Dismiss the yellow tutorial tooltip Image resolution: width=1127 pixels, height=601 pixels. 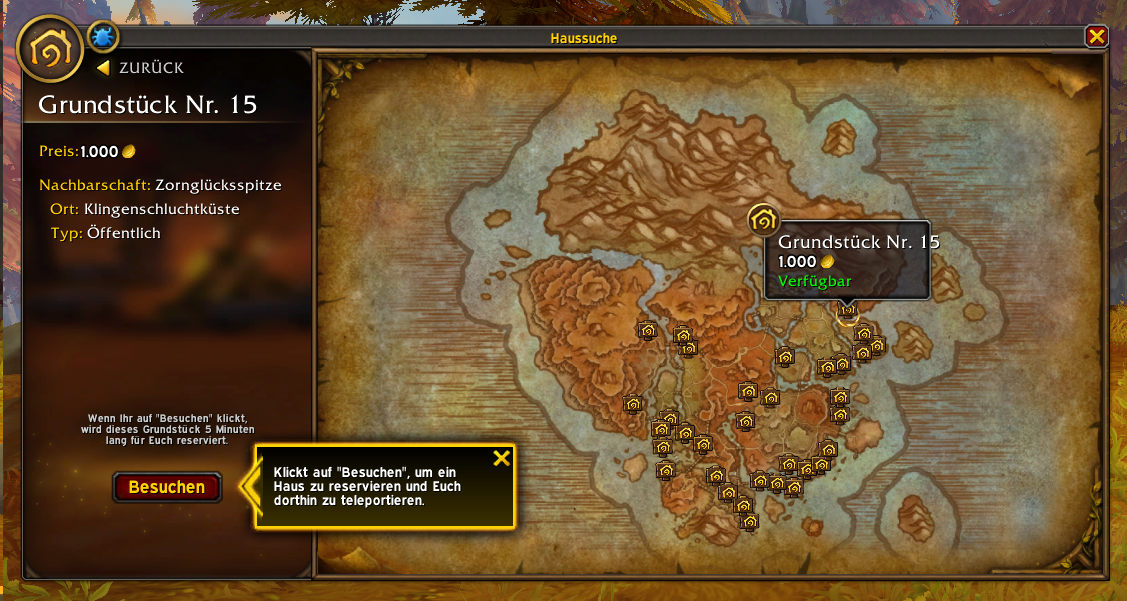(x=502, y=458)
